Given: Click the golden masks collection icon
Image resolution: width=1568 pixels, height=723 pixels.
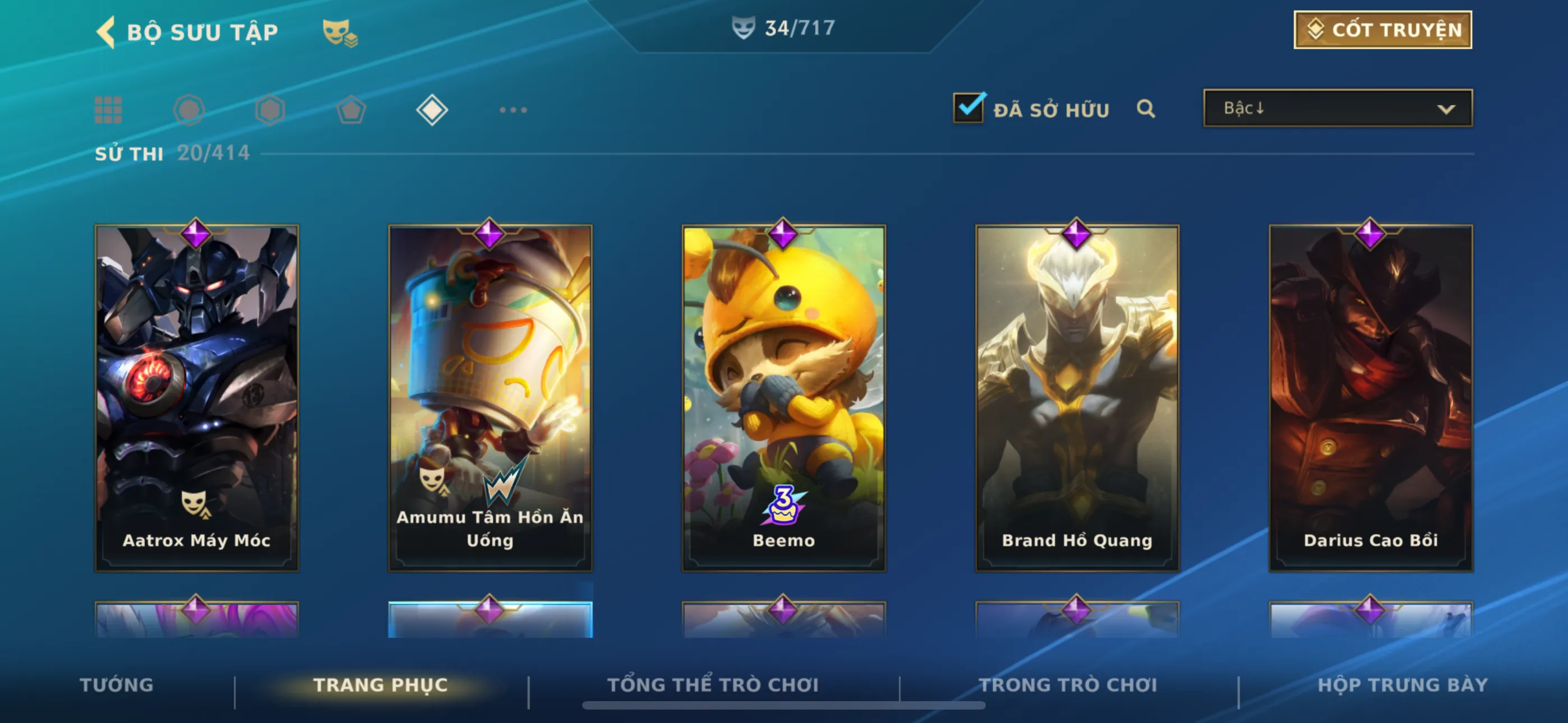Looking at the screenshot, I should click(339, 33).
